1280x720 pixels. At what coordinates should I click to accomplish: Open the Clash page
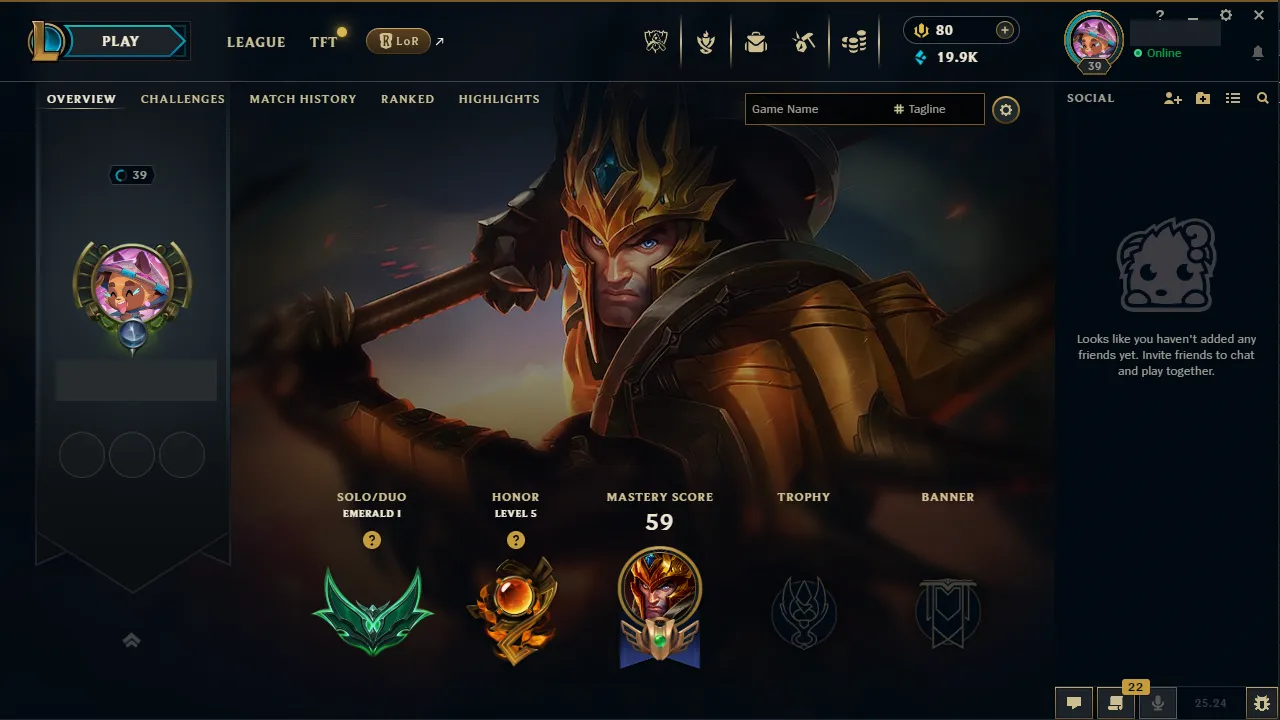[x=706, y=41]
